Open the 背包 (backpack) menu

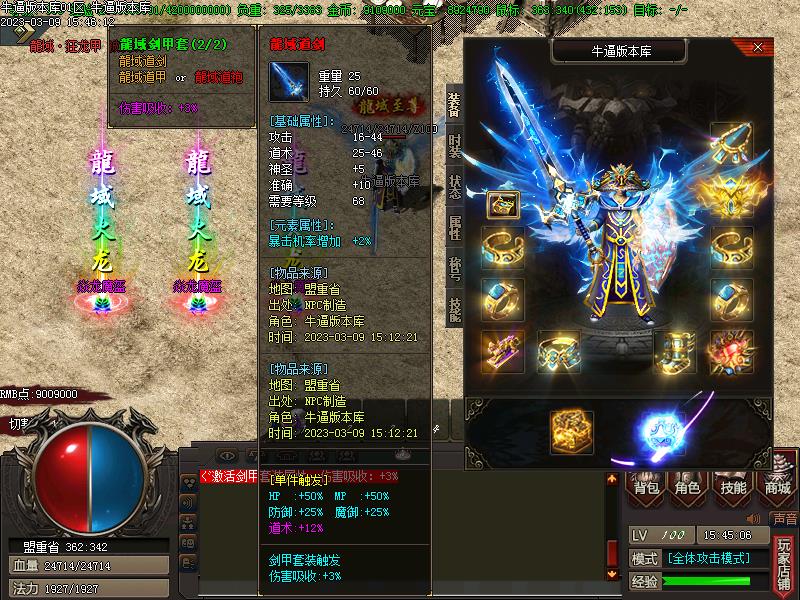[x=647, y=487]
